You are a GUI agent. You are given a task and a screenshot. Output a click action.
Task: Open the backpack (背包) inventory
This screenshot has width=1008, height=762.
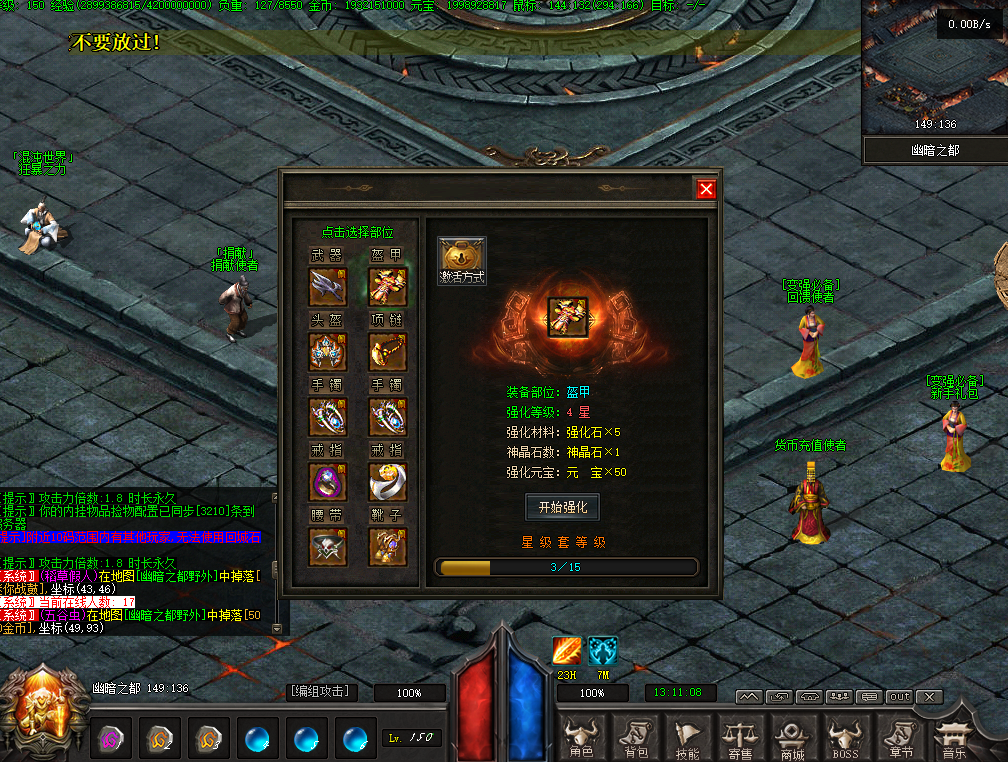tap(634, 739)
